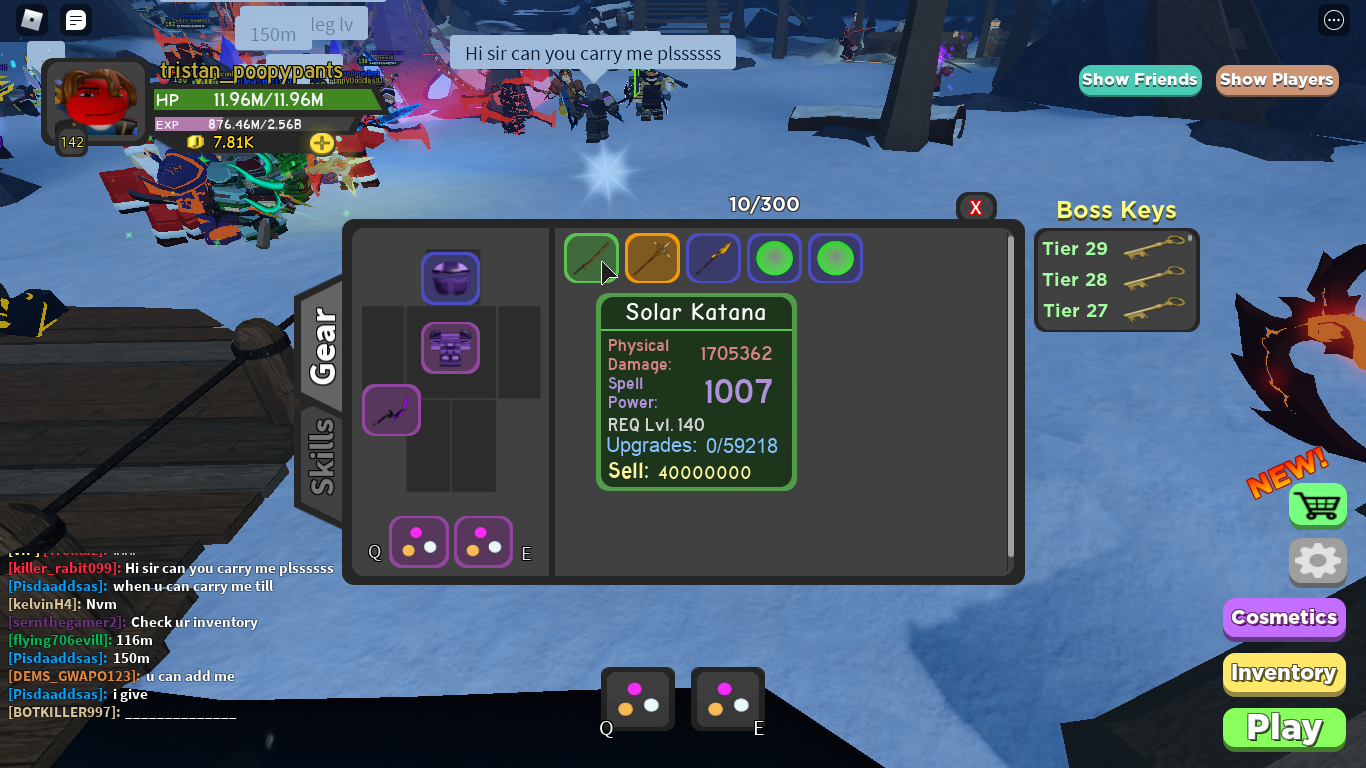This screenshot has height=768, width=1366.
Task: Click the equipped katana weapon slot
Action: [x=391, y=410]
